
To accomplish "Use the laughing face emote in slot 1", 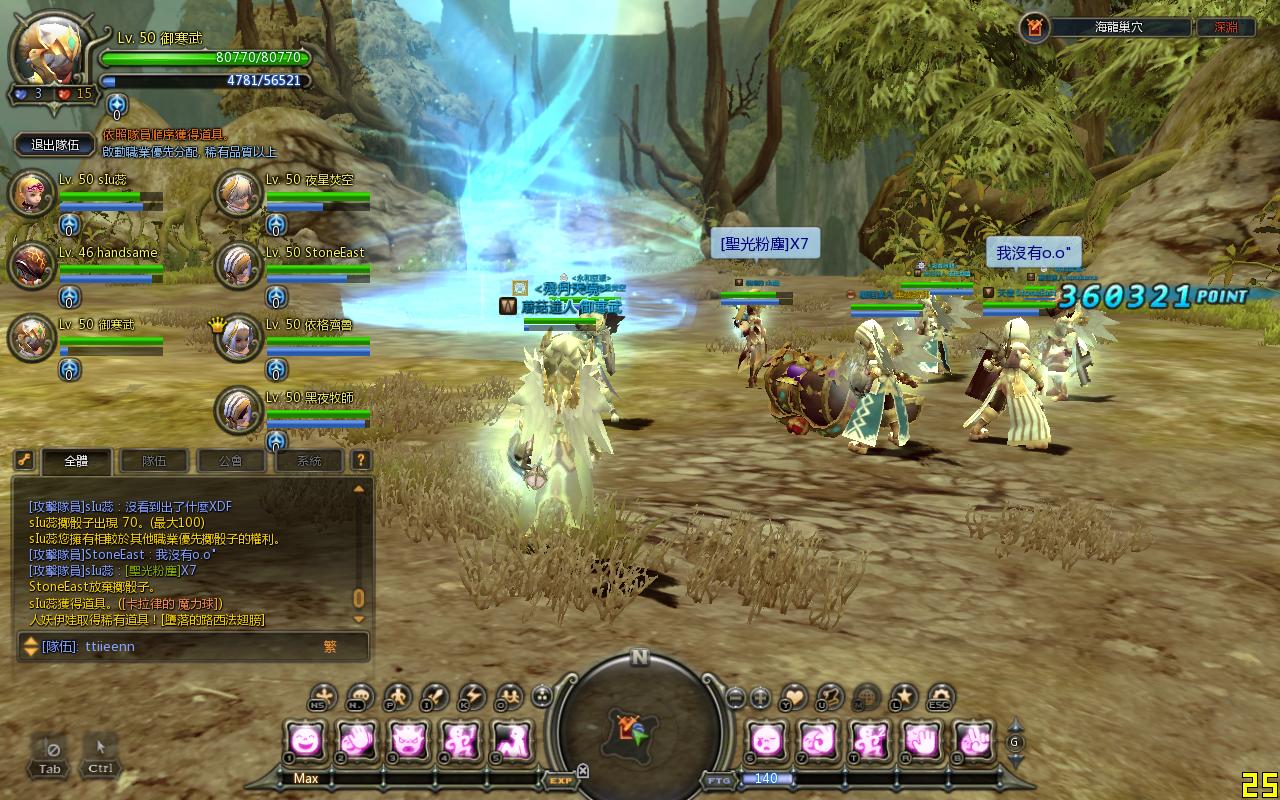I will point(306,741).
